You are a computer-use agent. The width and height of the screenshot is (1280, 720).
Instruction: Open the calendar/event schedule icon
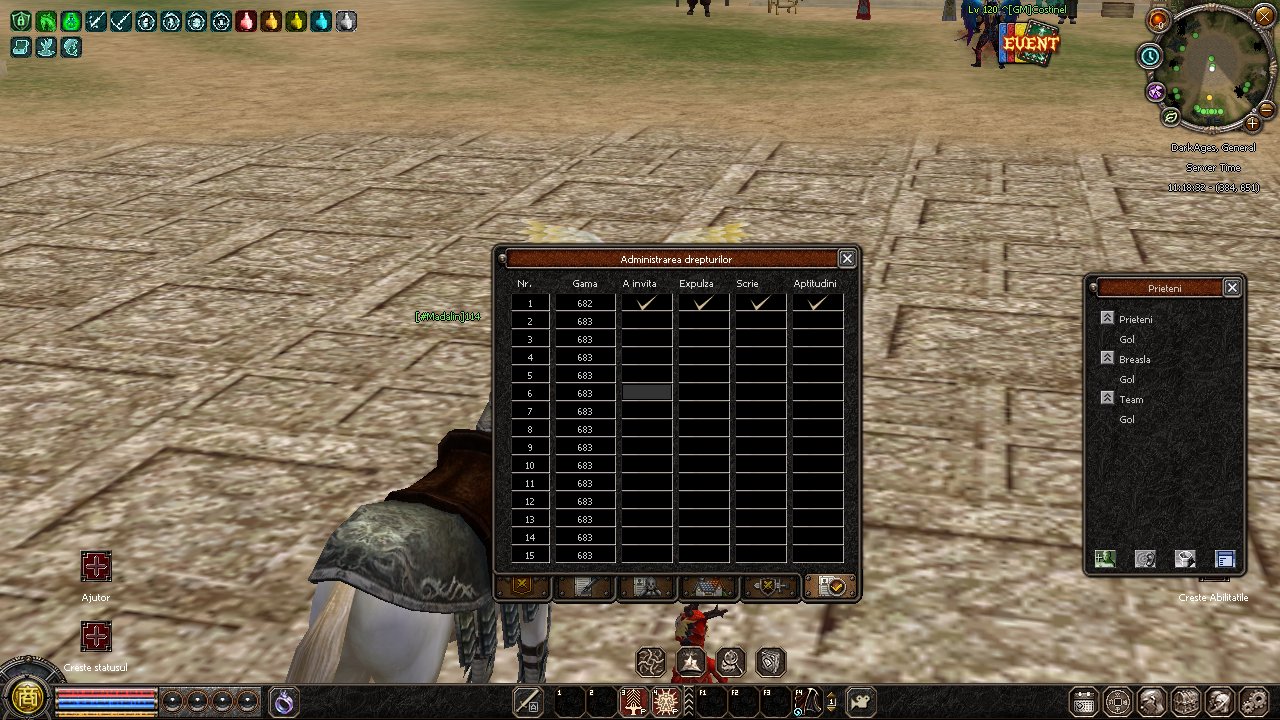[x=1085, y=702]
